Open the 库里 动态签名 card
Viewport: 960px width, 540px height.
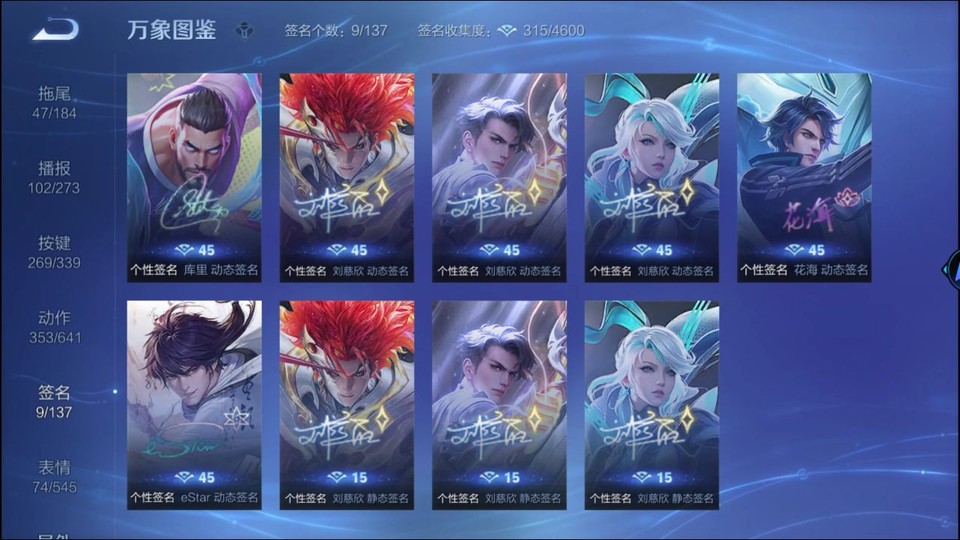[194, 176]
